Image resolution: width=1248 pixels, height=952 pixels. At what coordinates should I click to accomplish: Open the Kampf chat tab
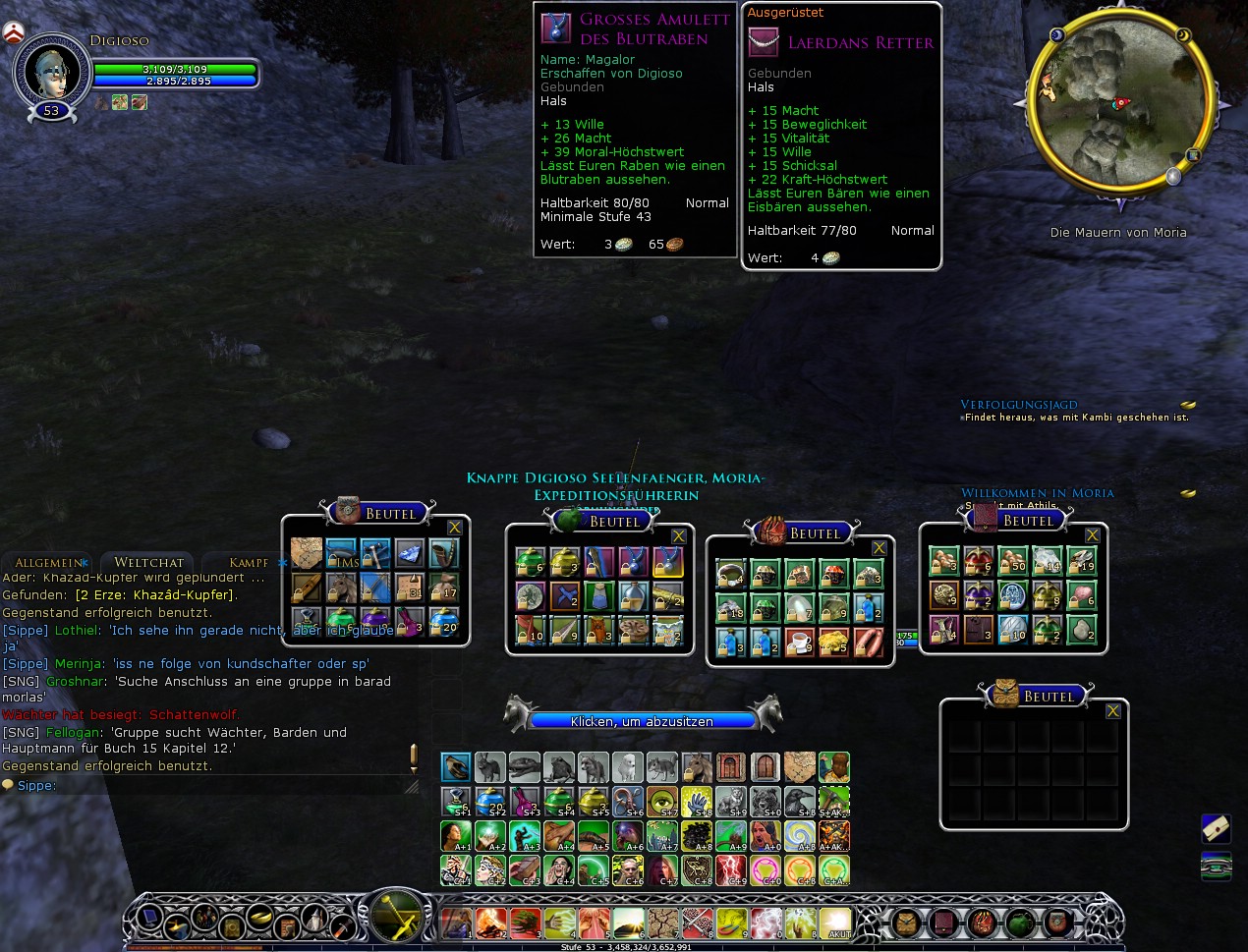tap(249, 562)
